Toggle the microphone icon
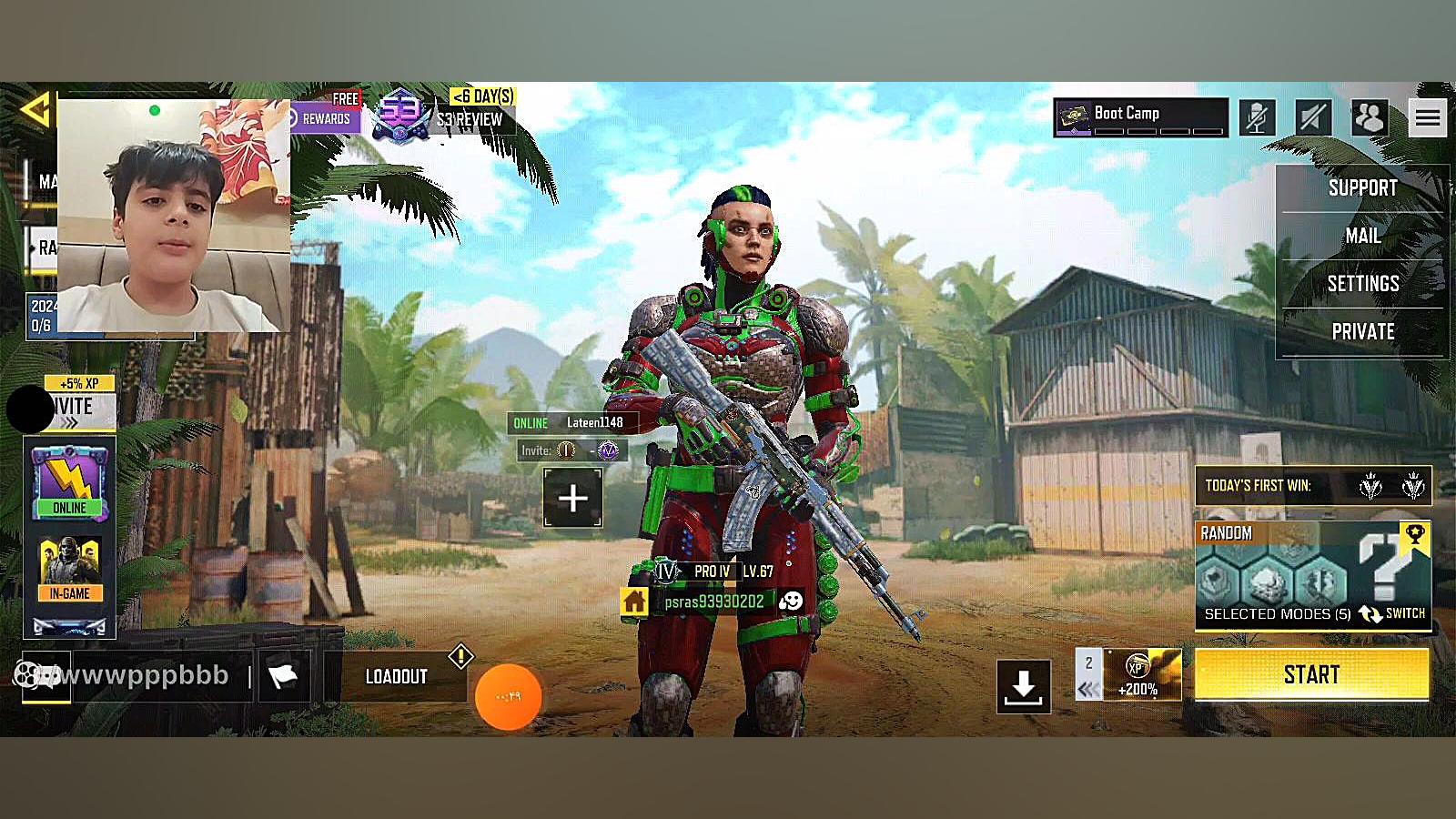1456x819 pixels. [x=1256, y=117]
